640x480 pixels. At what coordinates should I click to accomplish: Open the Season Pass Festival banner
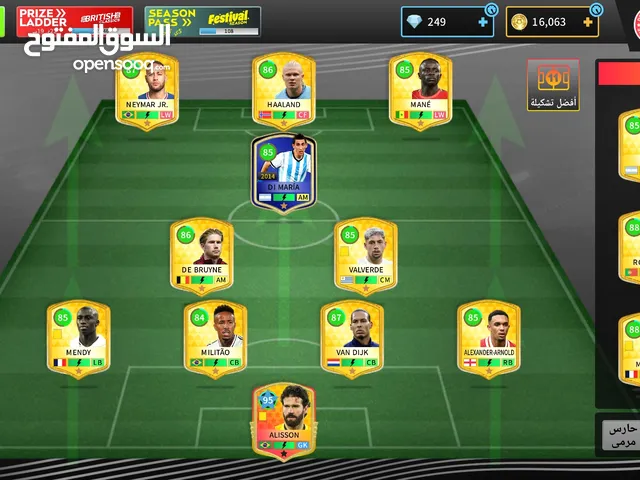pos(203,21)
